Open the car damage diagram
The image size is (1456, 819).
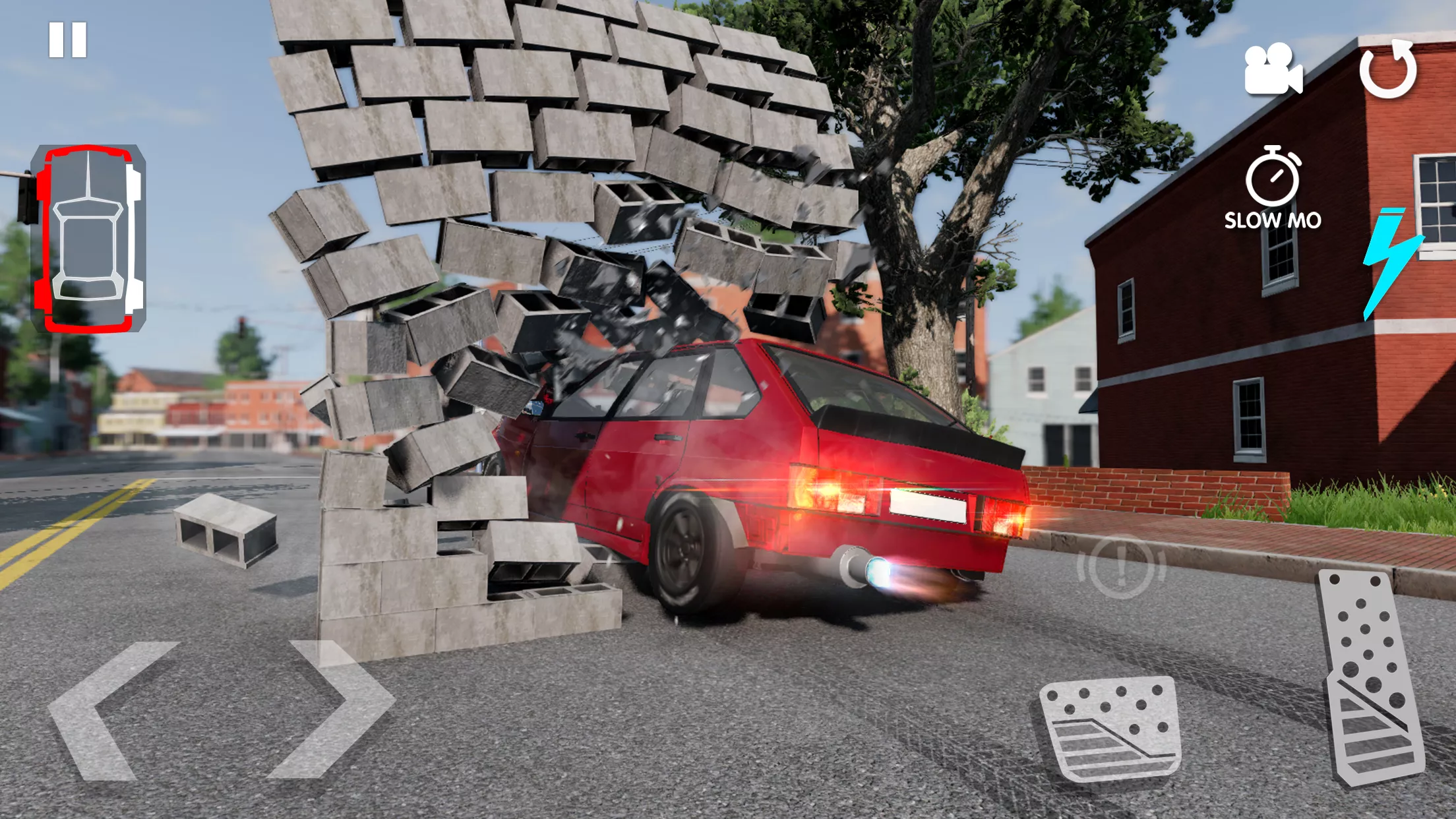tap(88, 238)
